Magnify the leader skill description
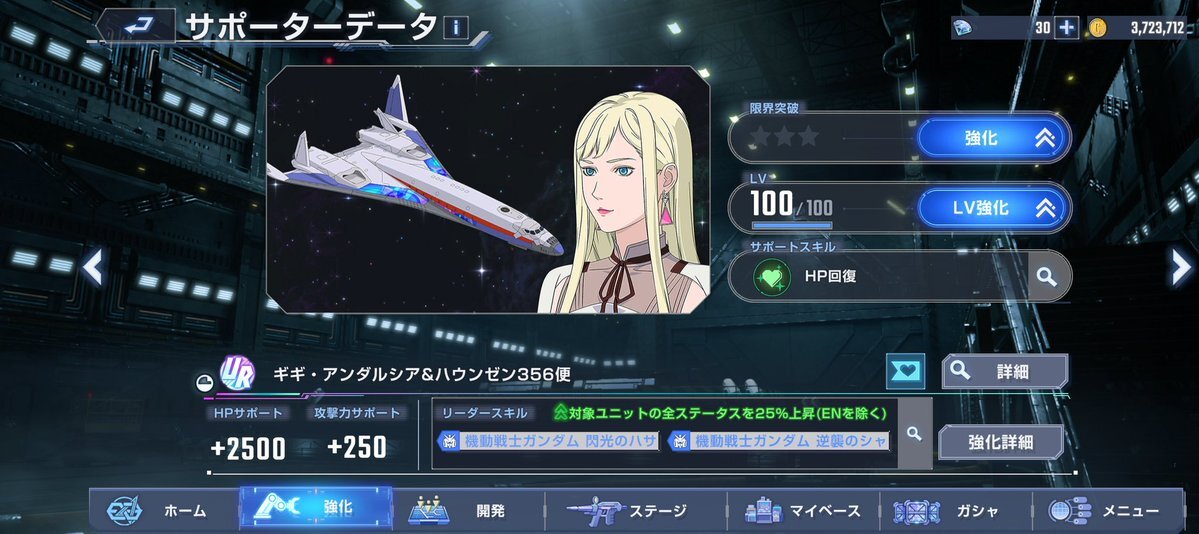Image resolution: width=1199 pixels, height=534 pixels. click(914, 433)
